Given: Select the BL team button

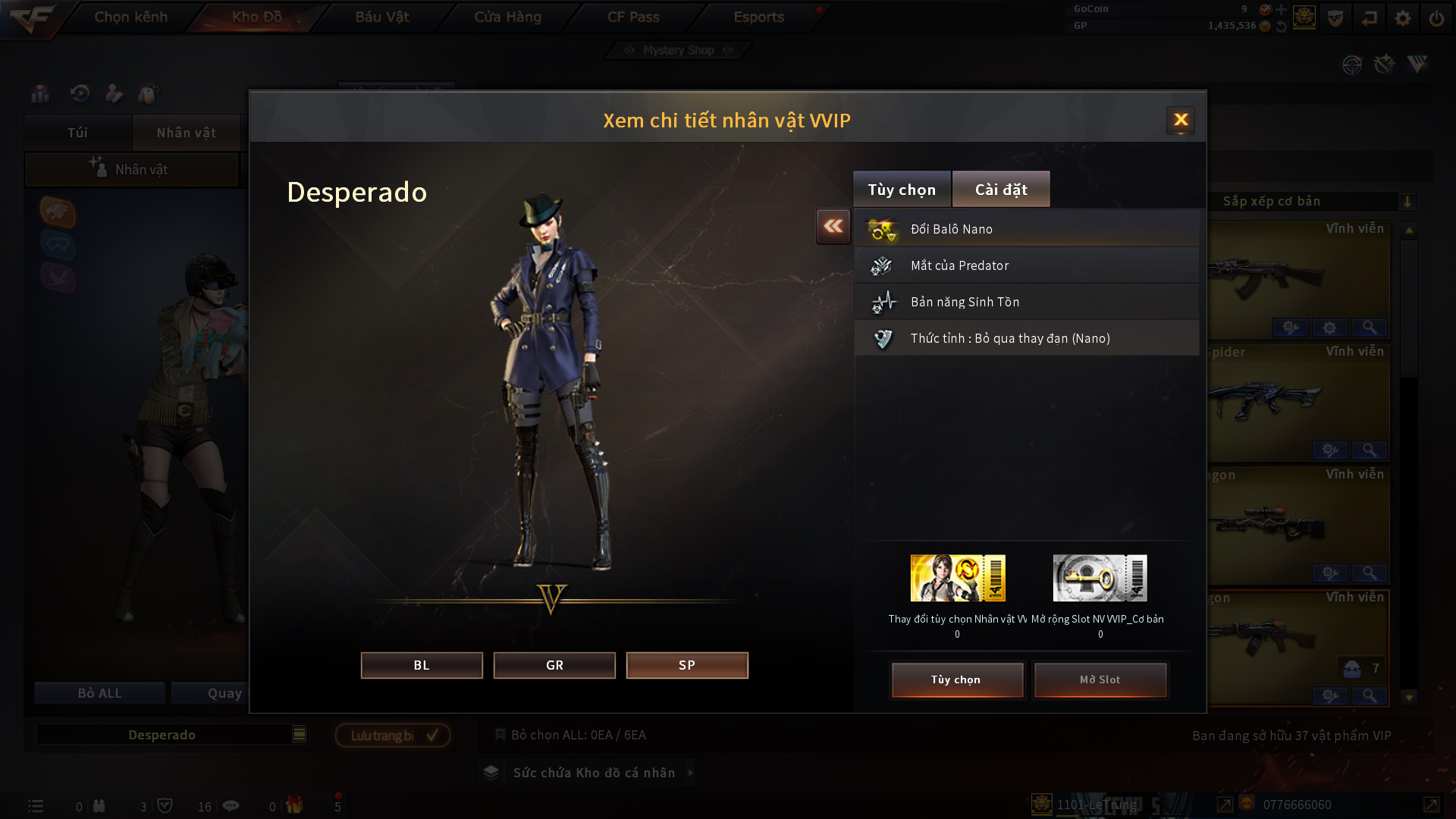Looking at the screenshot, I should [x=422, y=665].
